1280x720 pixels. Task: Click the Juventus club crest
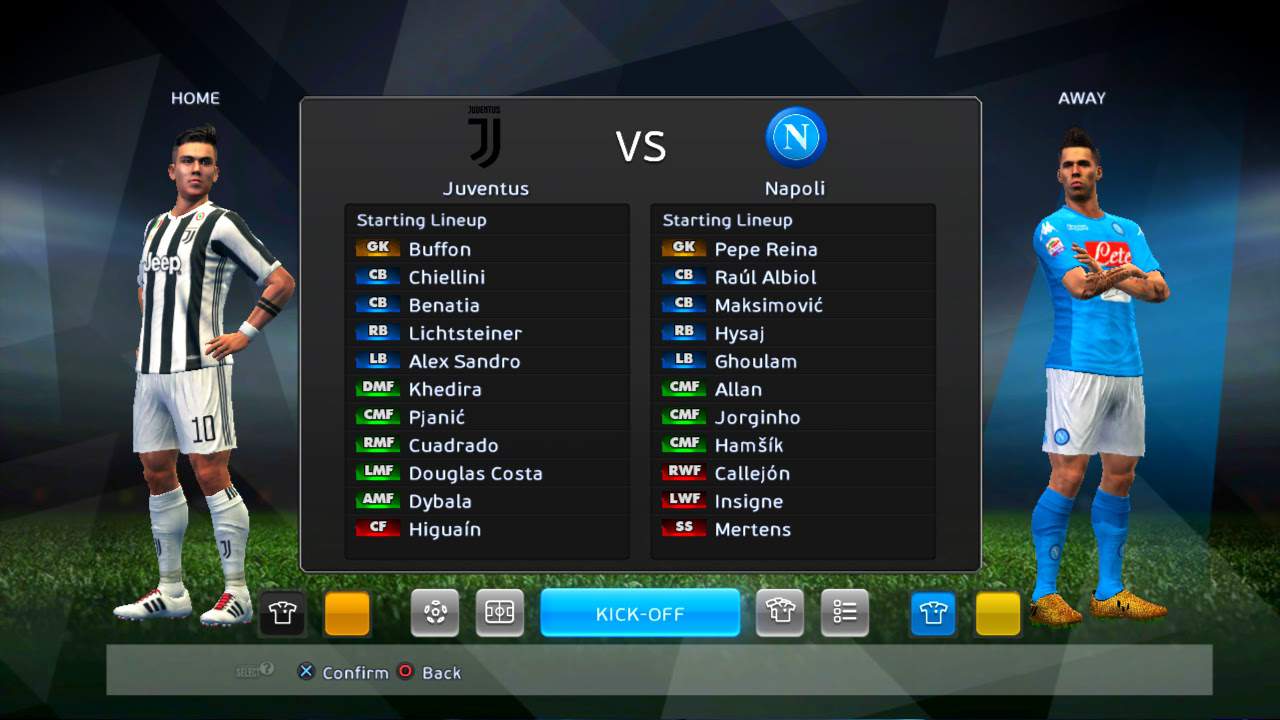pyautogui.click(x=485, y=137)
